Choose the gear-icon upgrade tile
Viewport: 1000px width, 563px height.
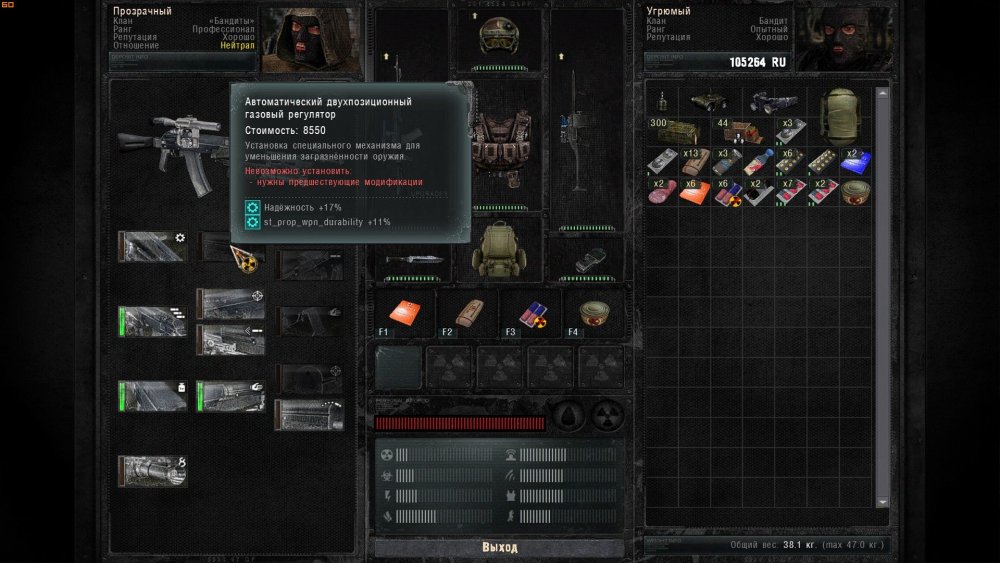point(152,246)
